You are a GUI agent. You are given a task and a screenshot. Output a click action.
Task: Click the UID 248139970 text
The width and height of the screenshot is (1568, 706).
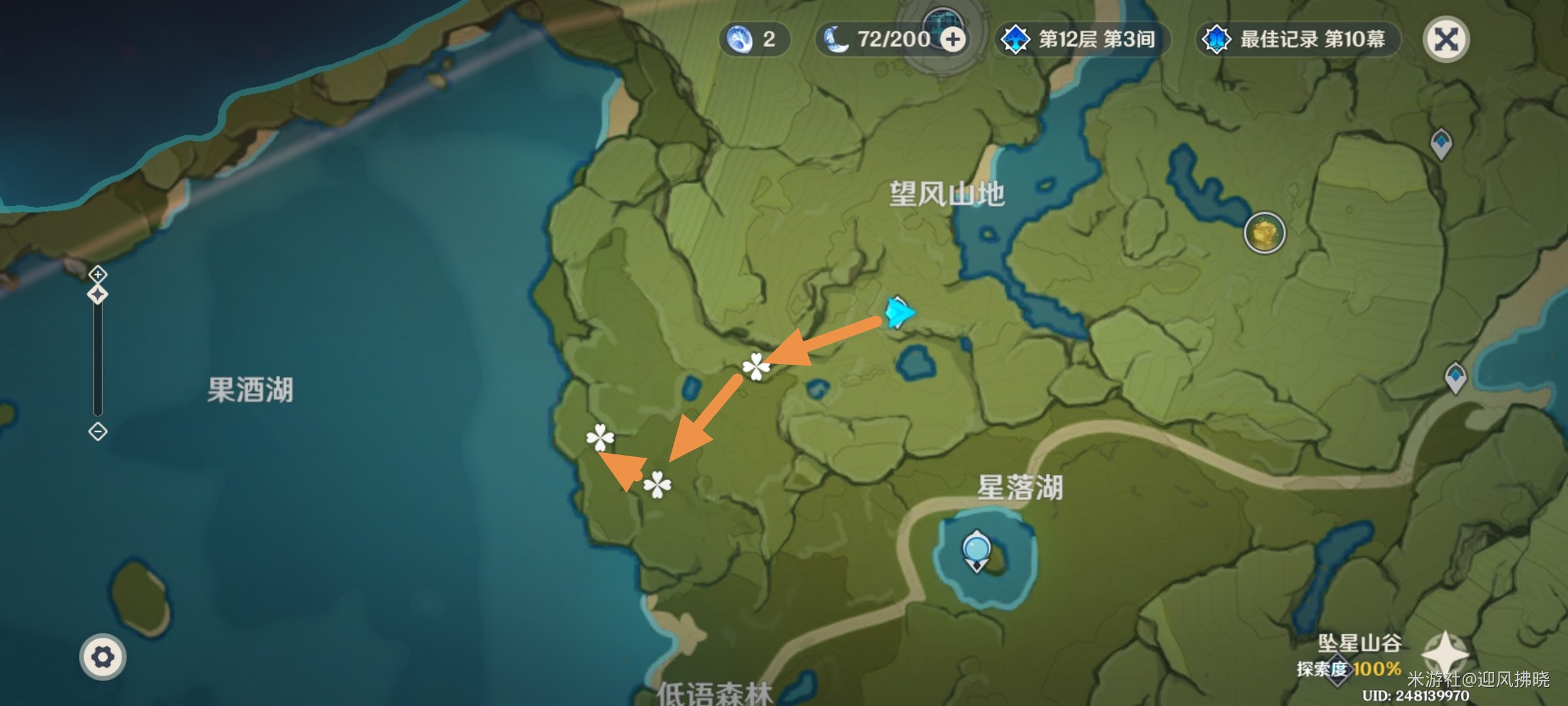coord(1407,698)
